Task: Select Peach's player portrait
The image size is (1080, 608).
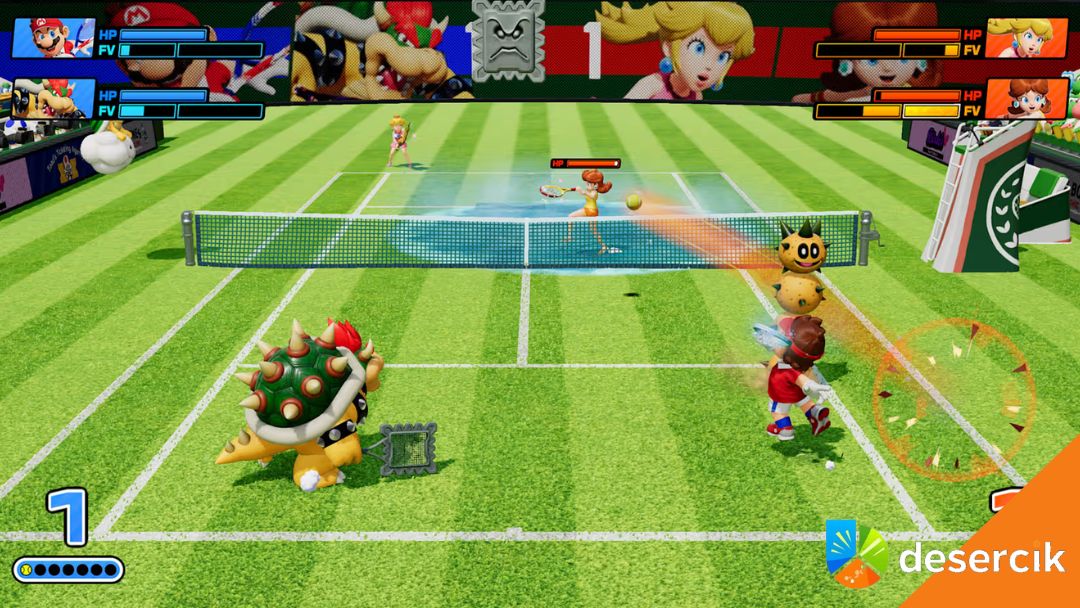Action: pos(1012,38)
